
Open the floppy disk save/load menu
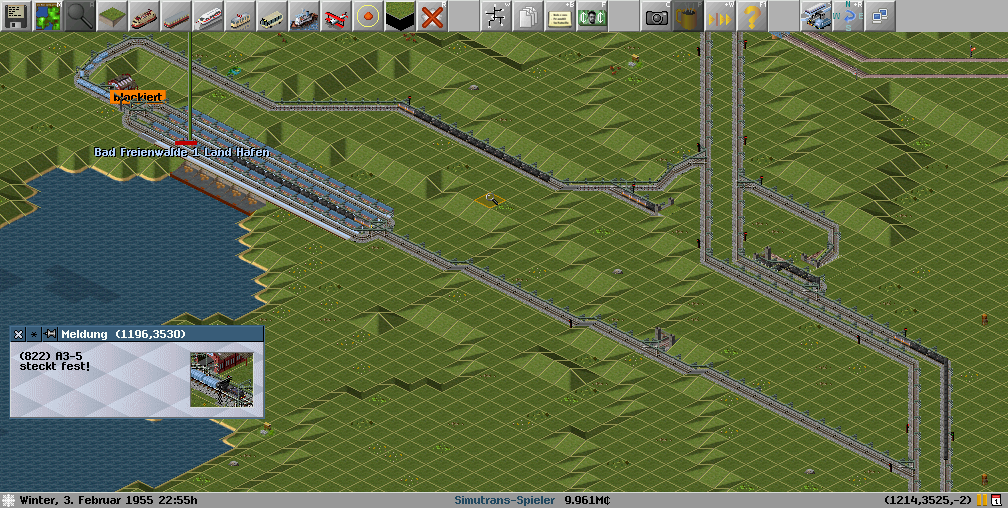pos(16,16)
